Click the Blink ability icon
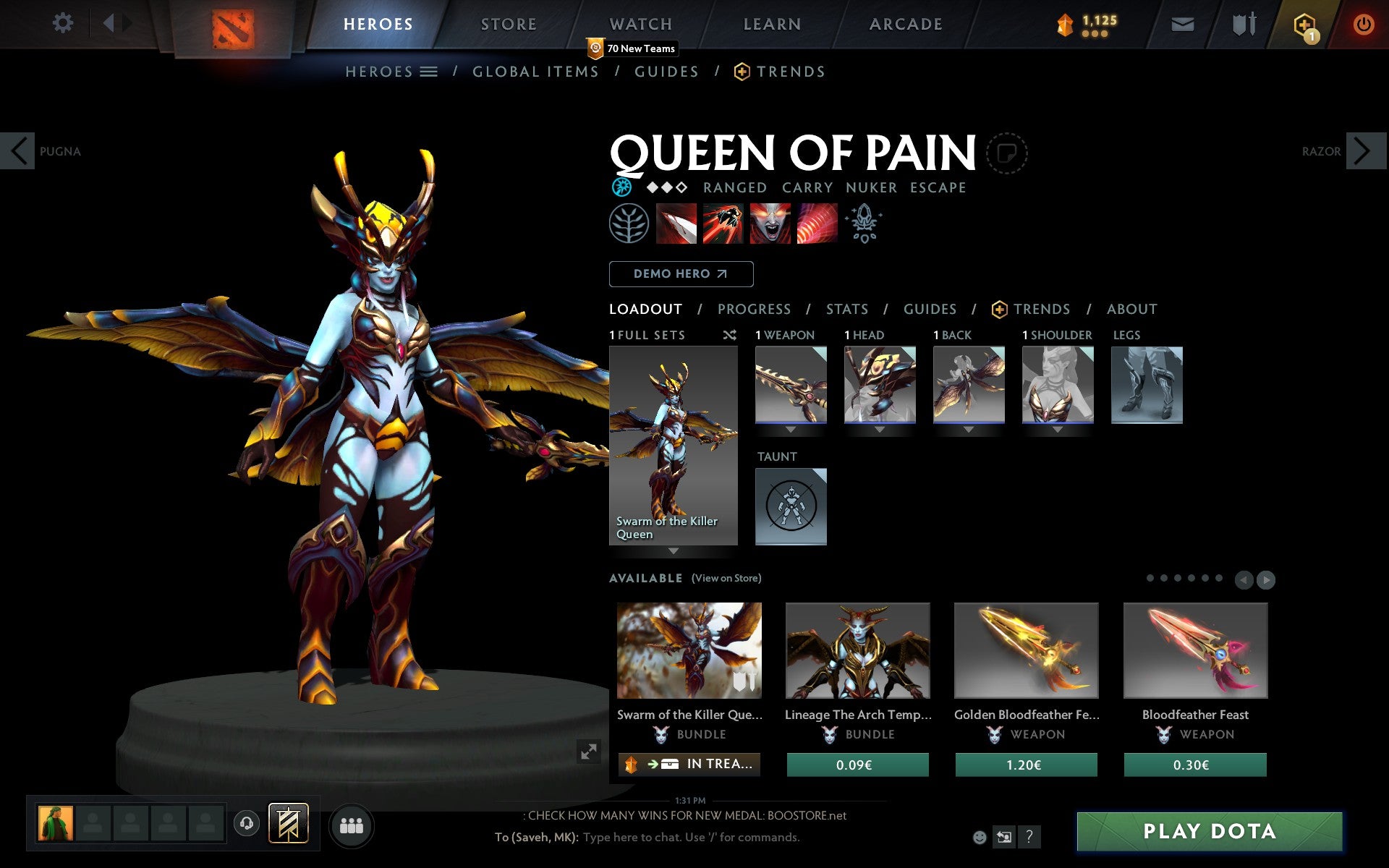Screen dimensions: 1389x868 pyautogui.click(x=723, y=224)
